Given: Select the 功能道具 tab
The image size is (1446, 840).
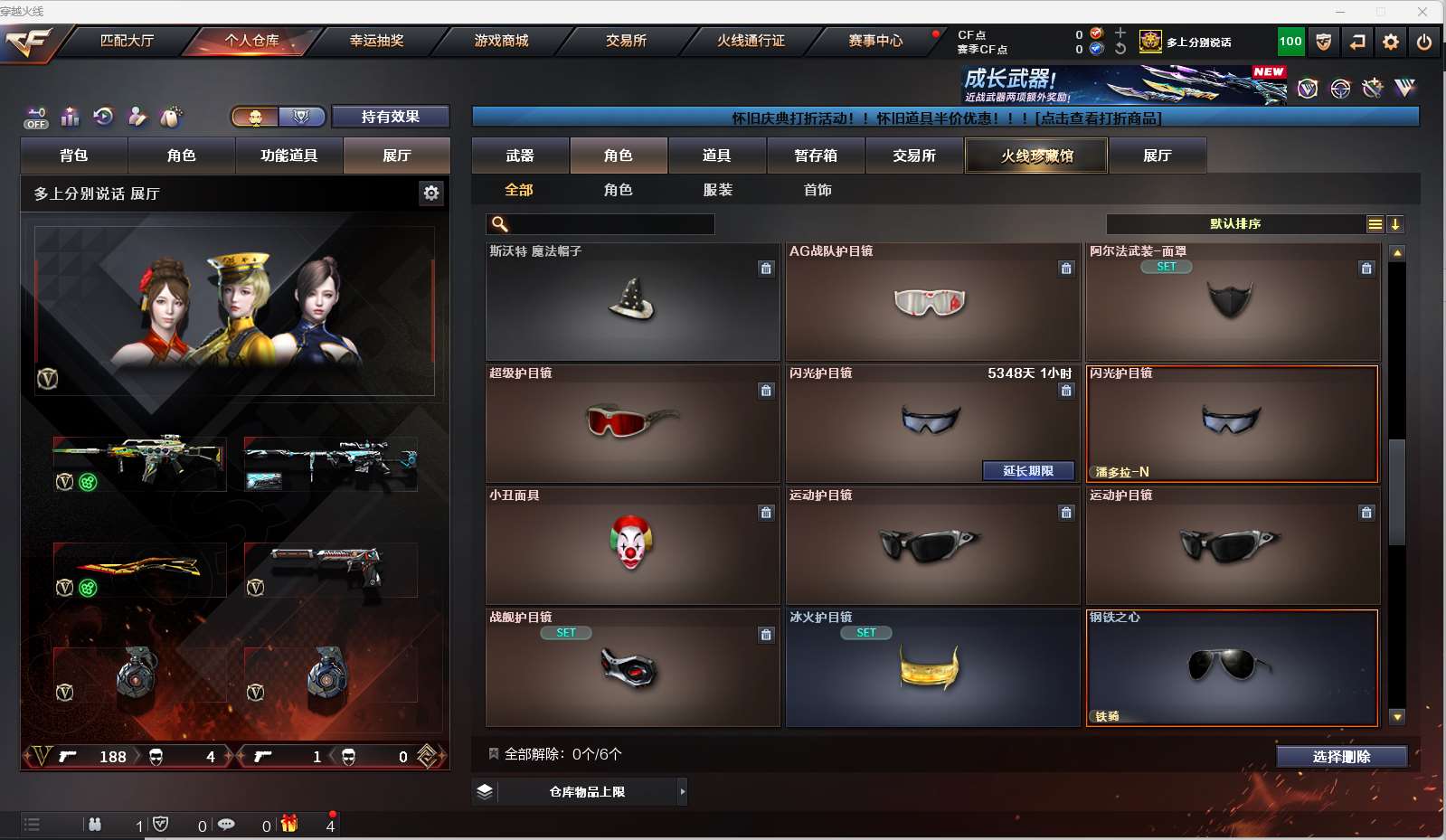Looking at the screenshot, I should tap(288, 156).
